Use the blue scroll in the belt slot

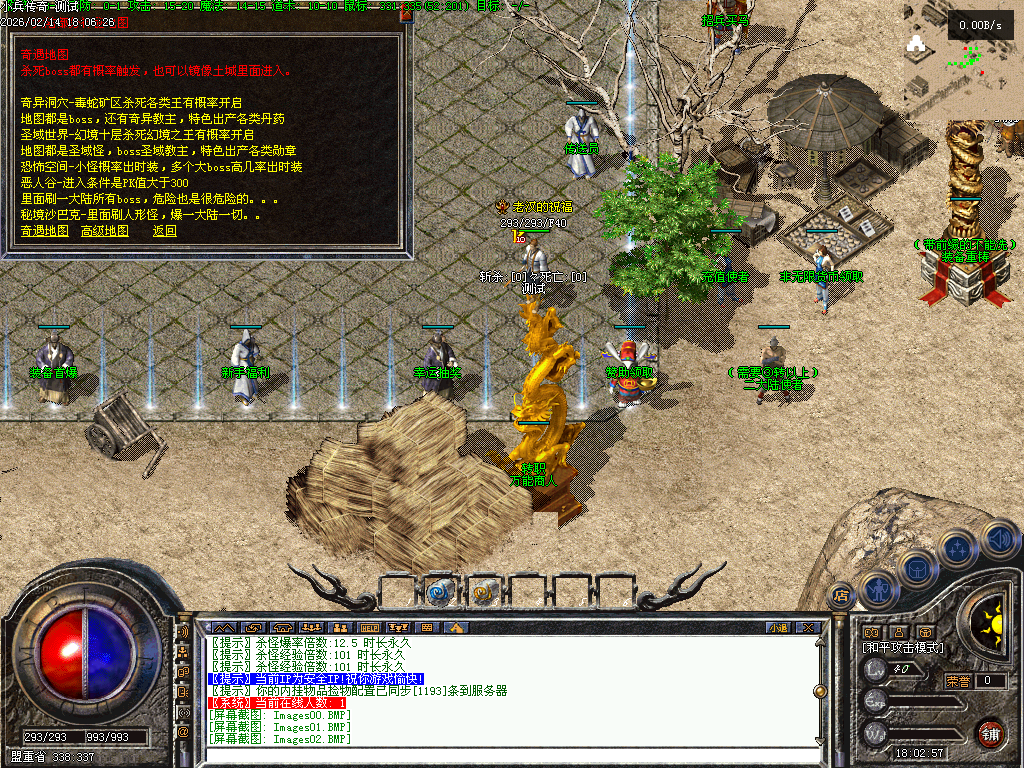click(439, 591)
